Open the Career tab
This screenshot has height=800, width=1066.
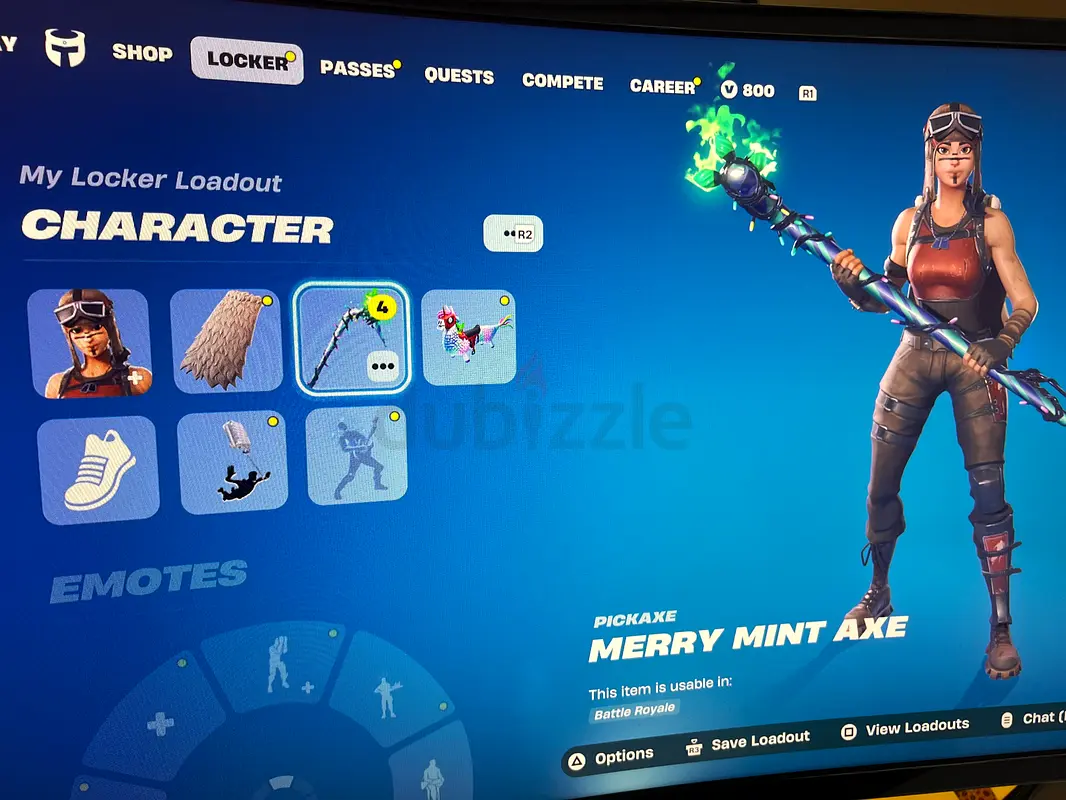662,87
